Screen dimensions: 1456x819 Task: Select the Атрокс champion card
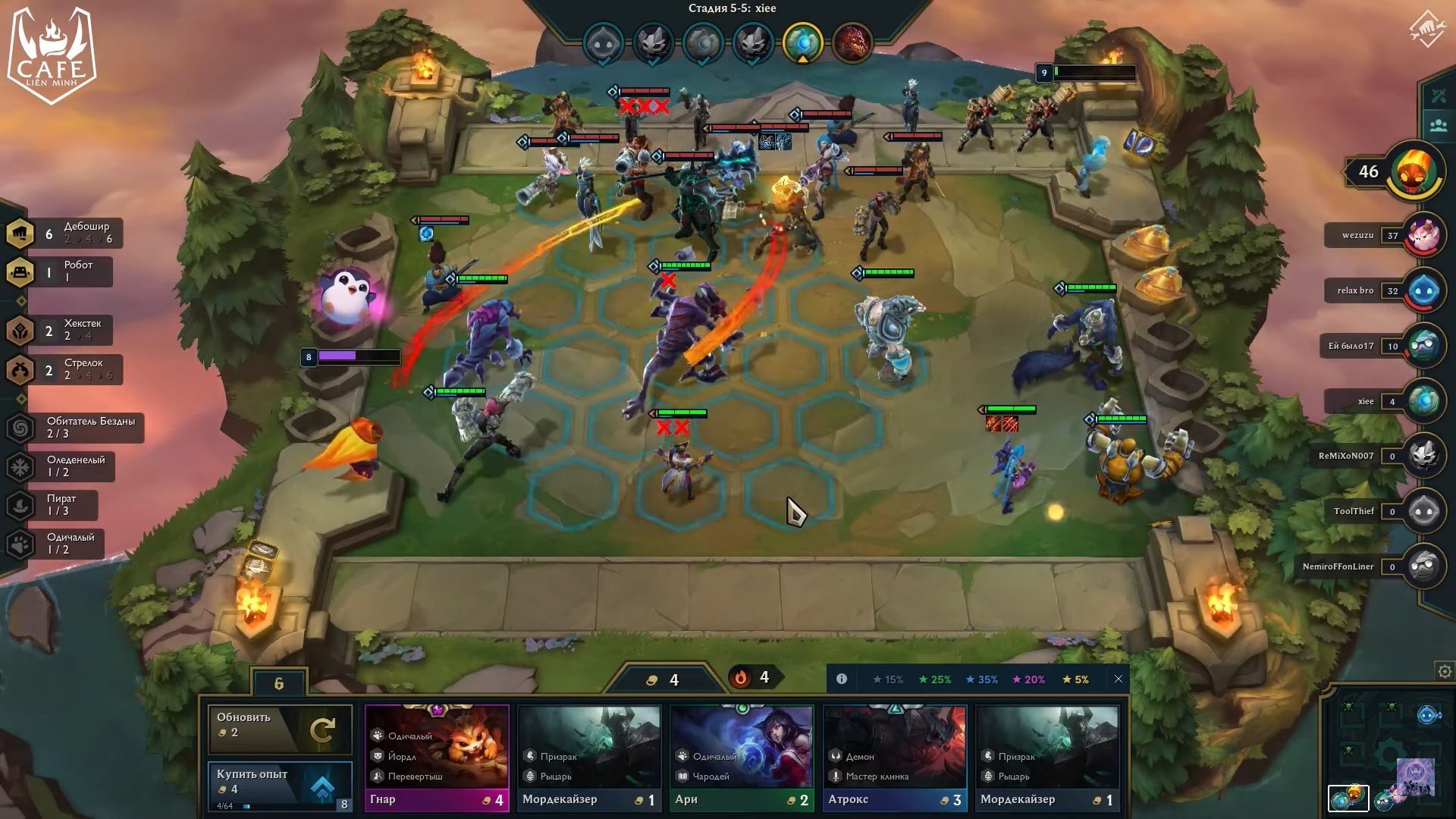point(895,758)
